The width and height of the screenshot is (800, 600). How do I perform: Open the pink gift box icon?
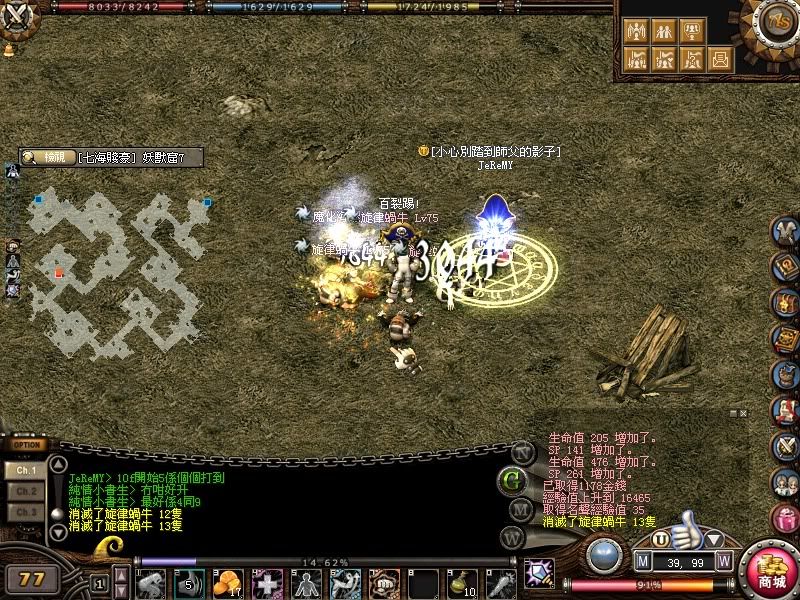point(786,518)
